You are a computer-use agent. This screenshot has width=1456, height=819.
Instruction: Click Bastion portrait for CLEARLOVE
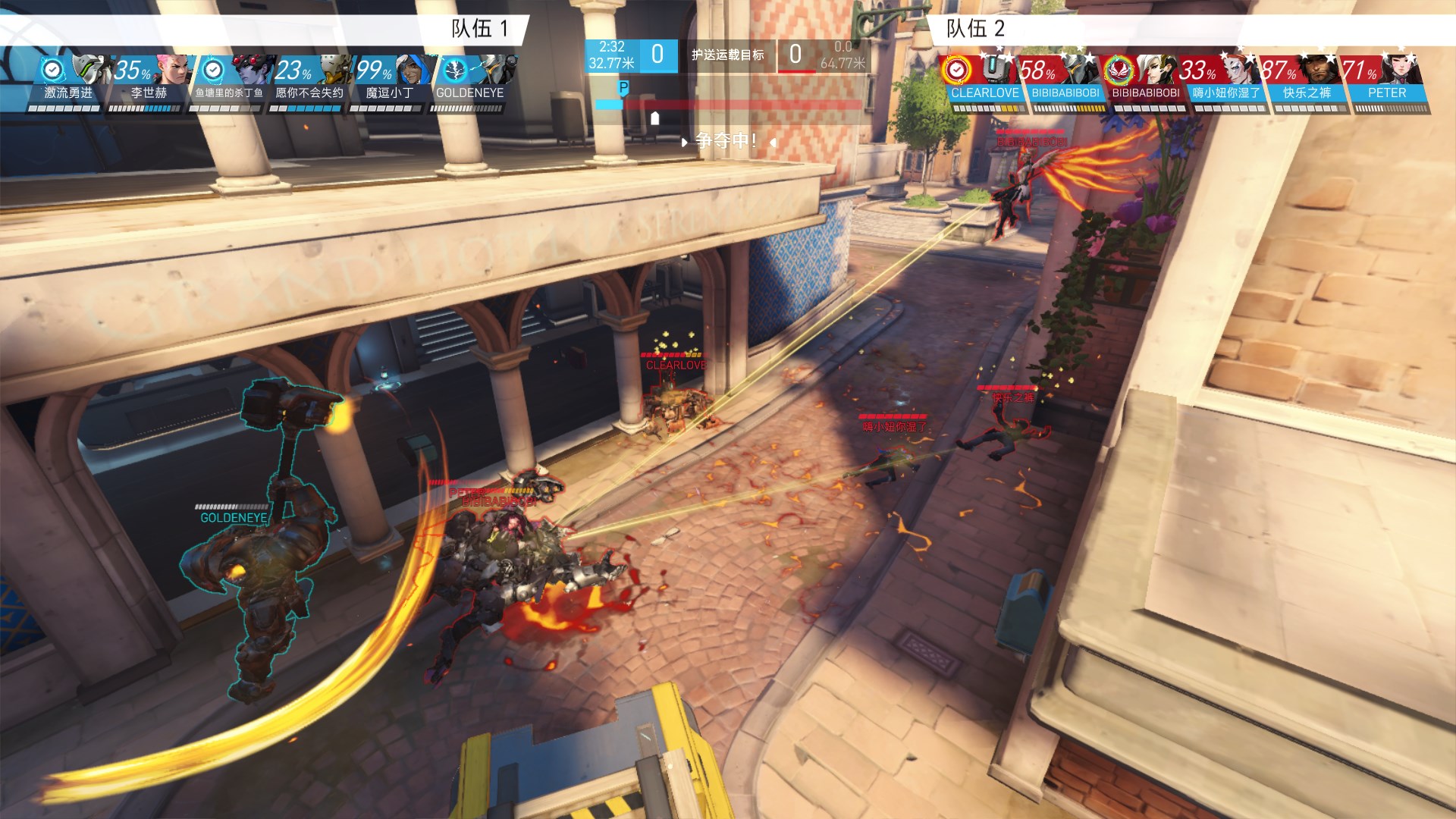[x=996, y=70]
